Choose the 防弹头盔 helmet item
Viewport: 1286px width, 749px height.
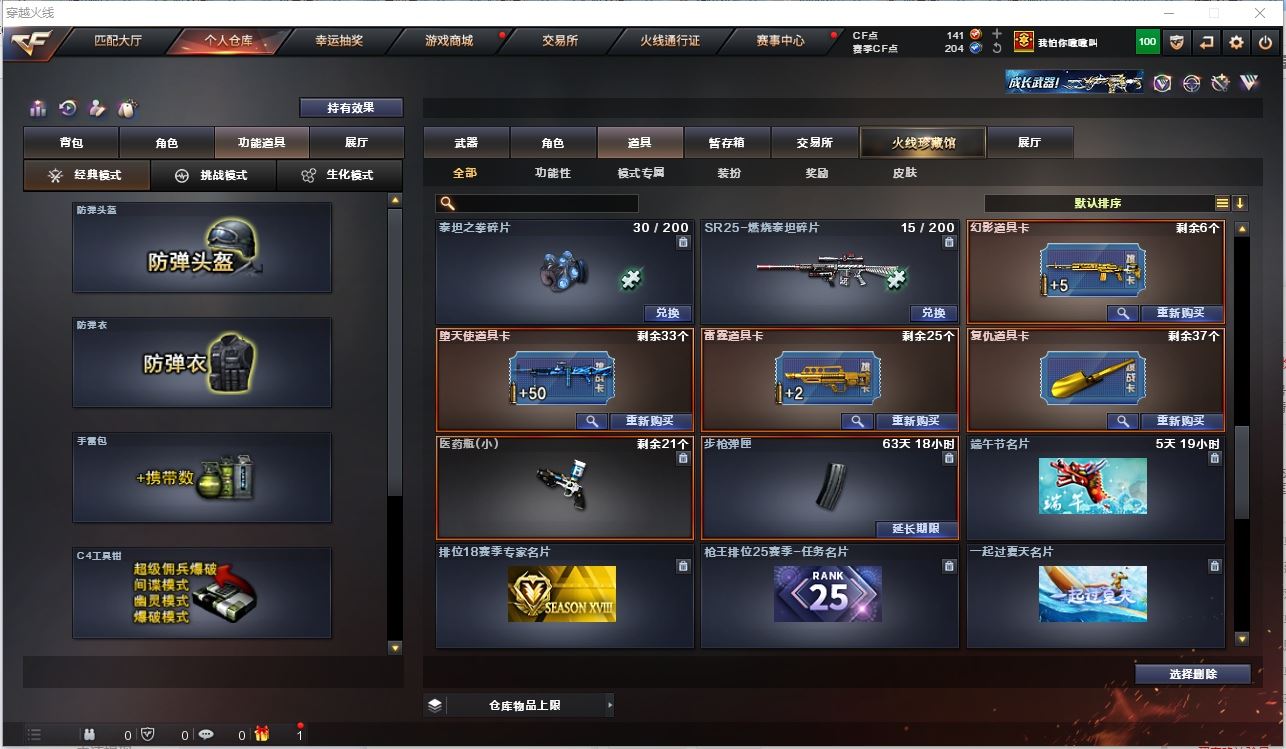(201, 248)
